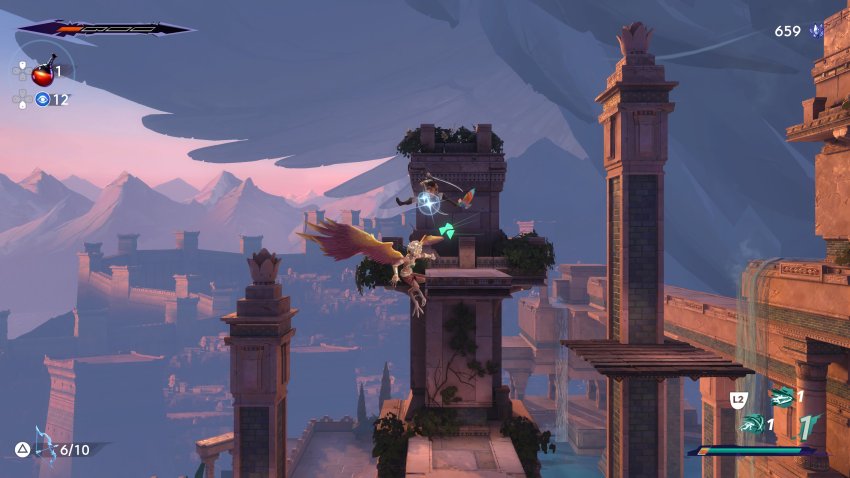Click the time crystal currency icon
The width and height of the screenshot is (850, 478).
[816, 31]
